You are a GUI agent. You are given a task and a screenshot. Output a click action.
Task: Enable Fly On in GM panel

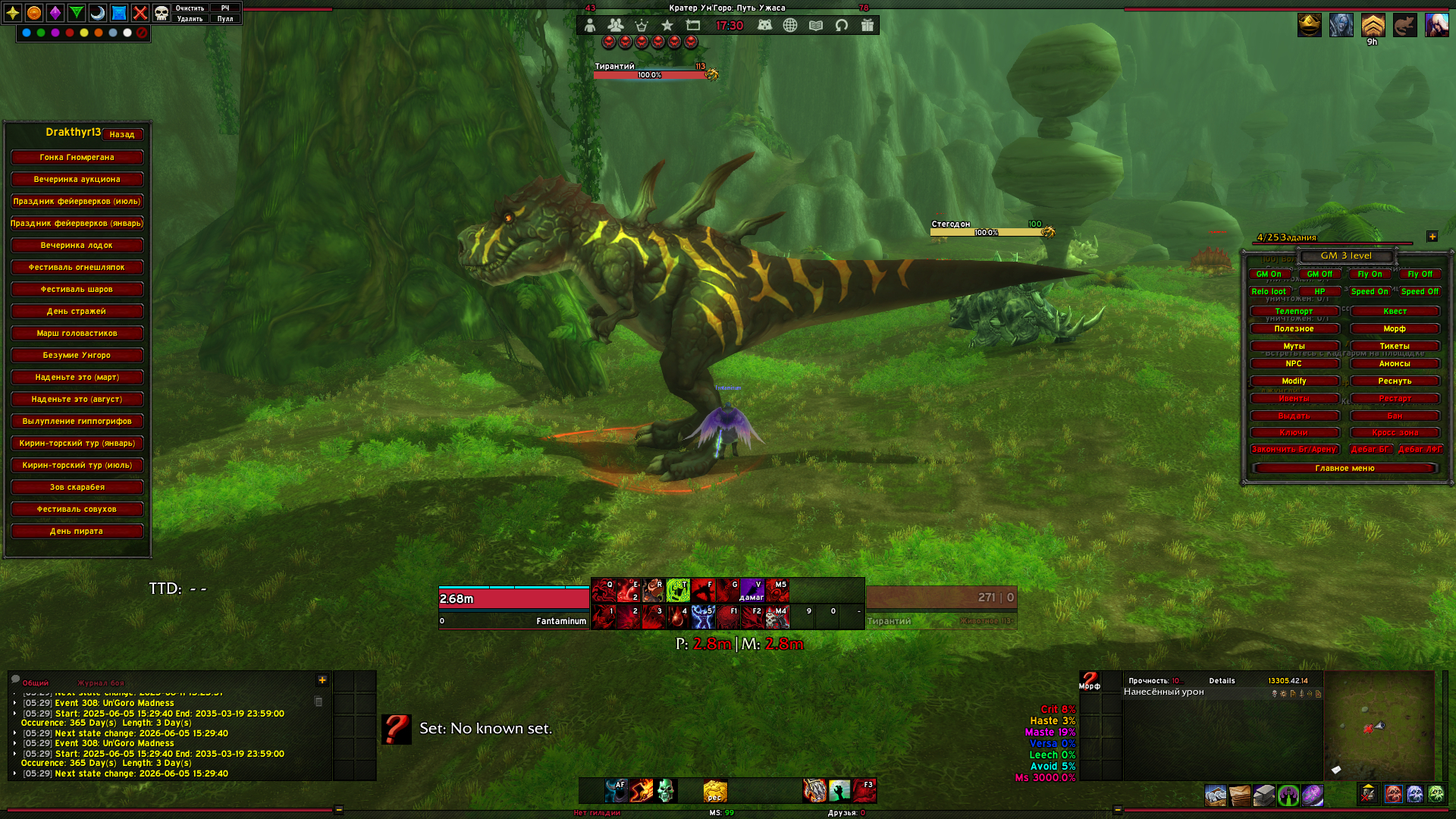click(x=1370, y=274)
